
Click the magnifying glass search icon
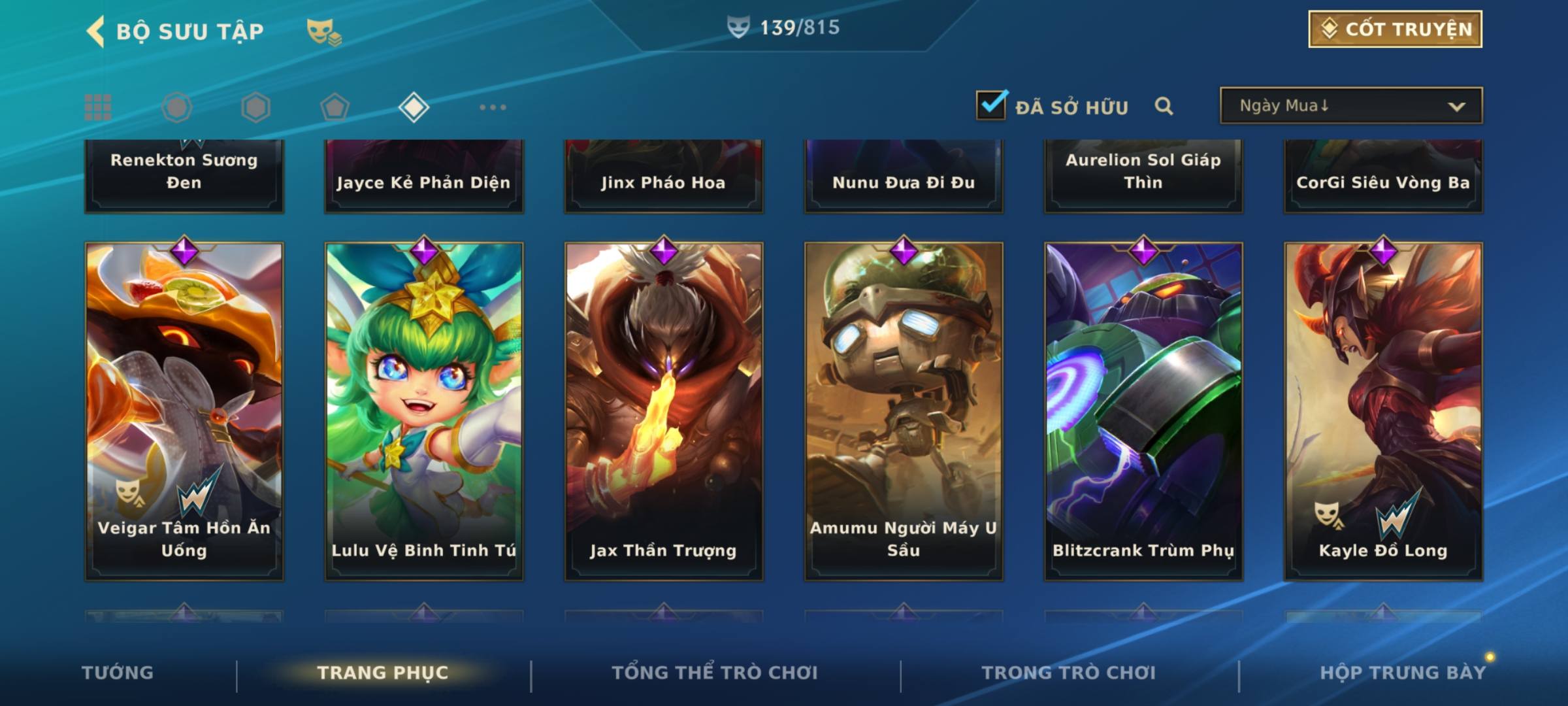point(1164,106)
